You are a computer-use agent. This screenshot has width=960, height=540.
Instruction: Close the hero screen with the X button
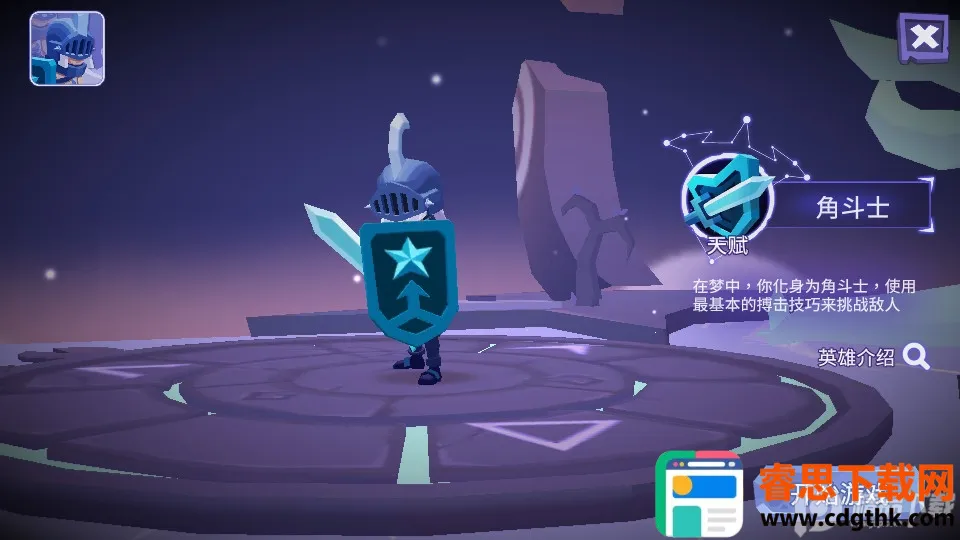click(924, 37)
